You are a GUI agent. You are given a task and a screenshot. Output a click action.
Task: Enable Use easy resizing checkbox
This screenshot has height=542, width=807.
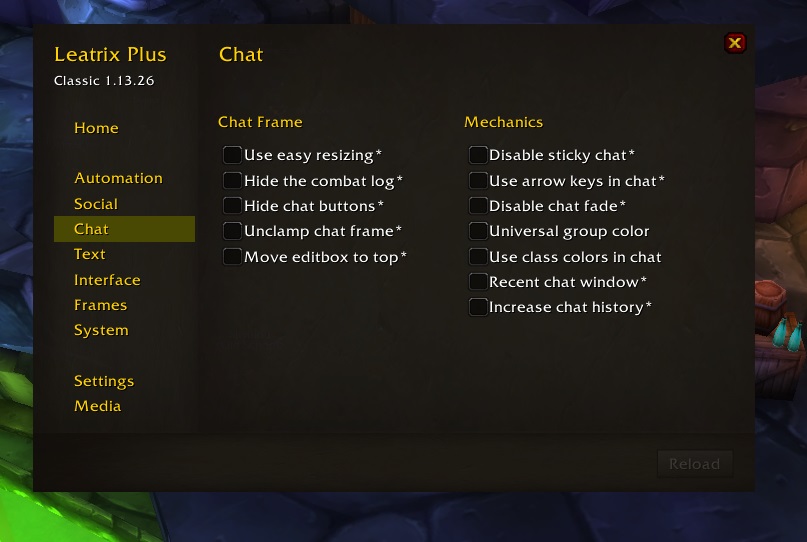(x=233, y=155)
